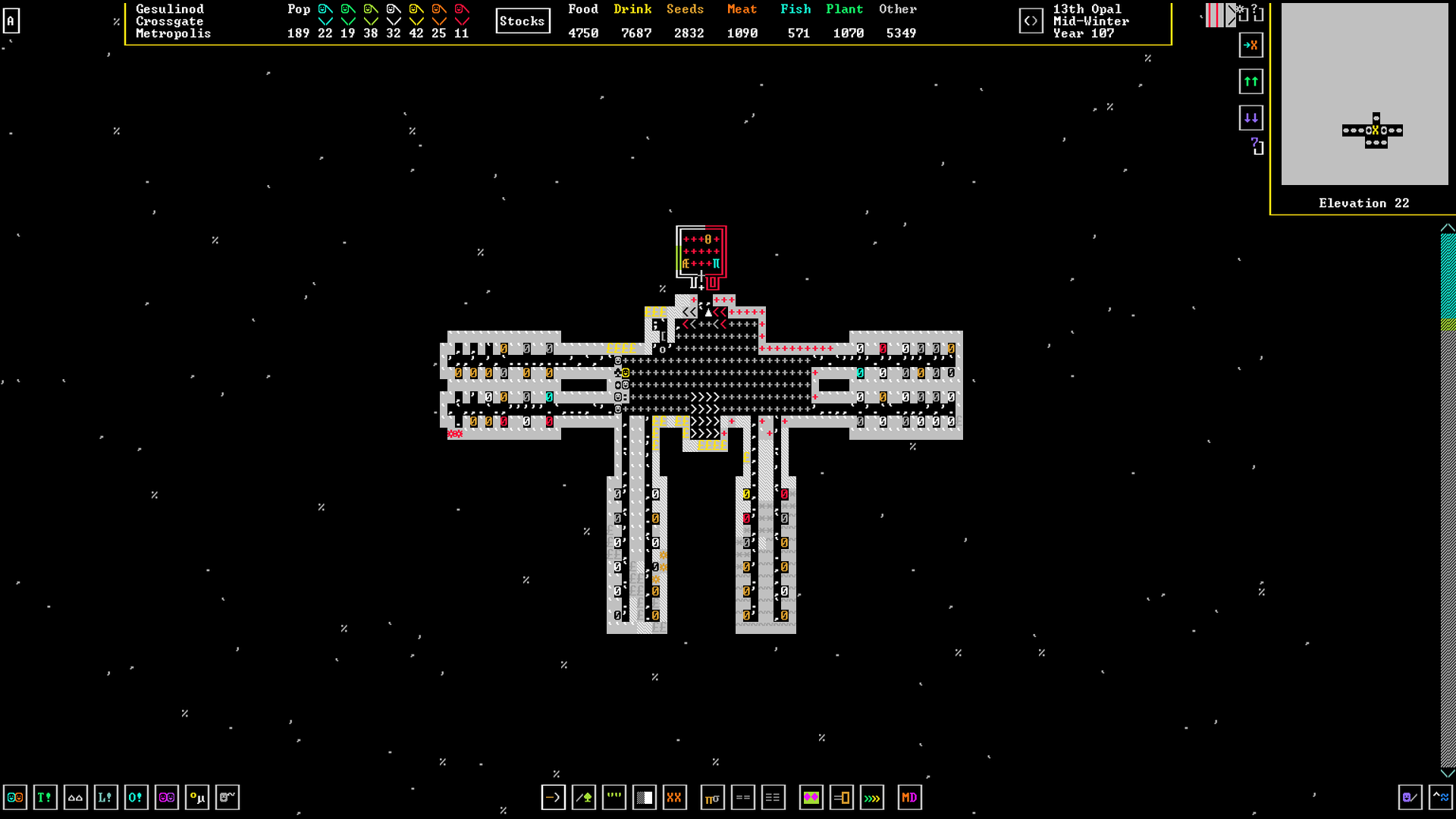The height and width of the screenshot is (819, 1456).
Task: Select the MD macro toolbar icon
Action: coord(909,797)
